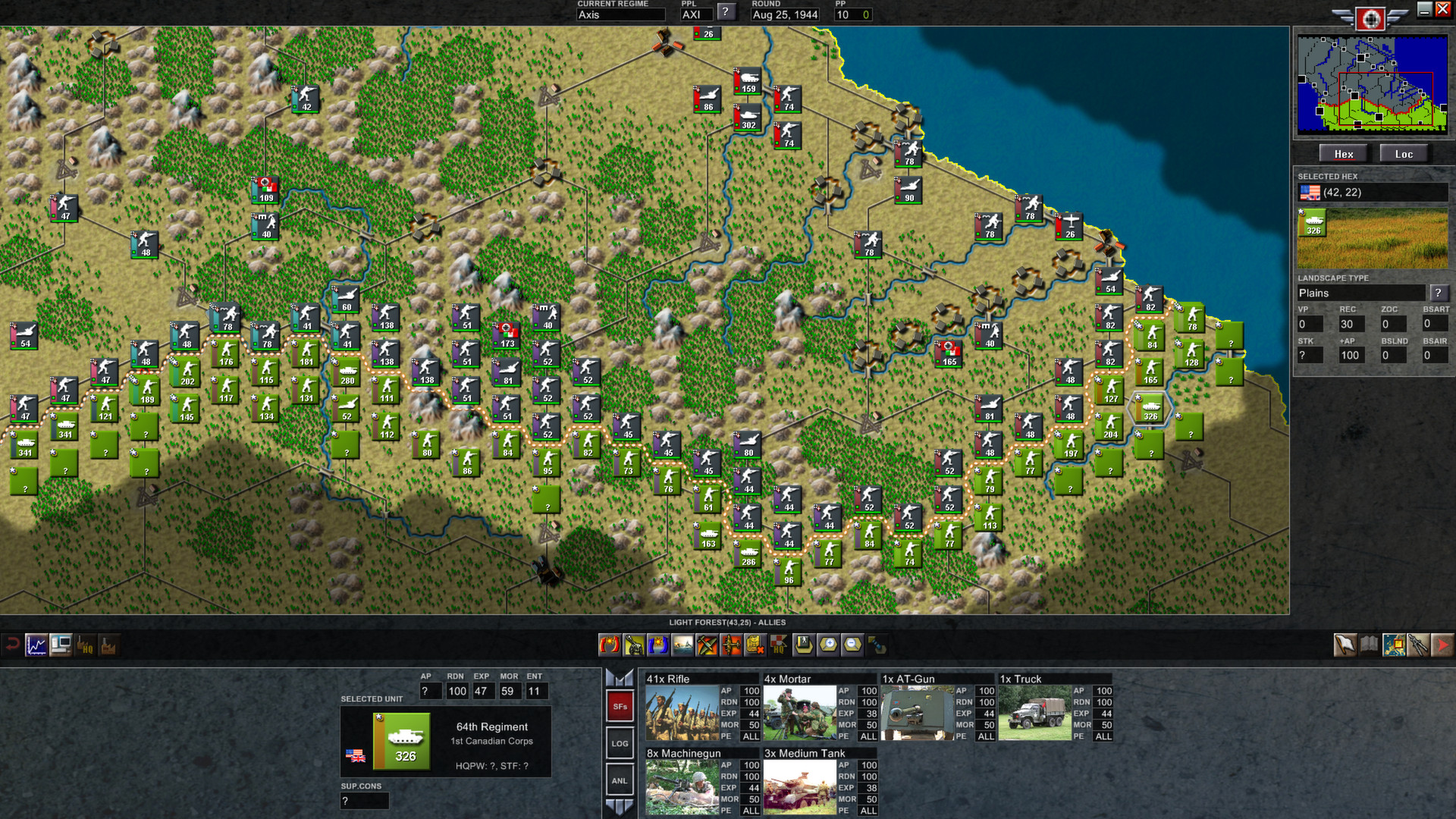Click the undo arrow icon
This screenshot has width=1456, height=819.
[x=11, y=644]
